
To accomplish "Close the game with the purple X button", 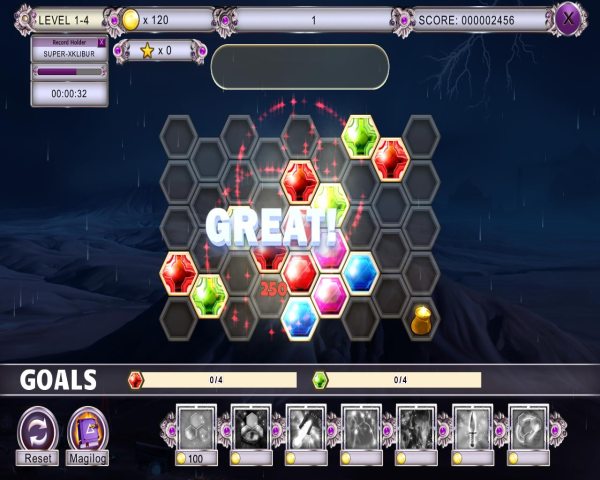I will coord(569,18).
